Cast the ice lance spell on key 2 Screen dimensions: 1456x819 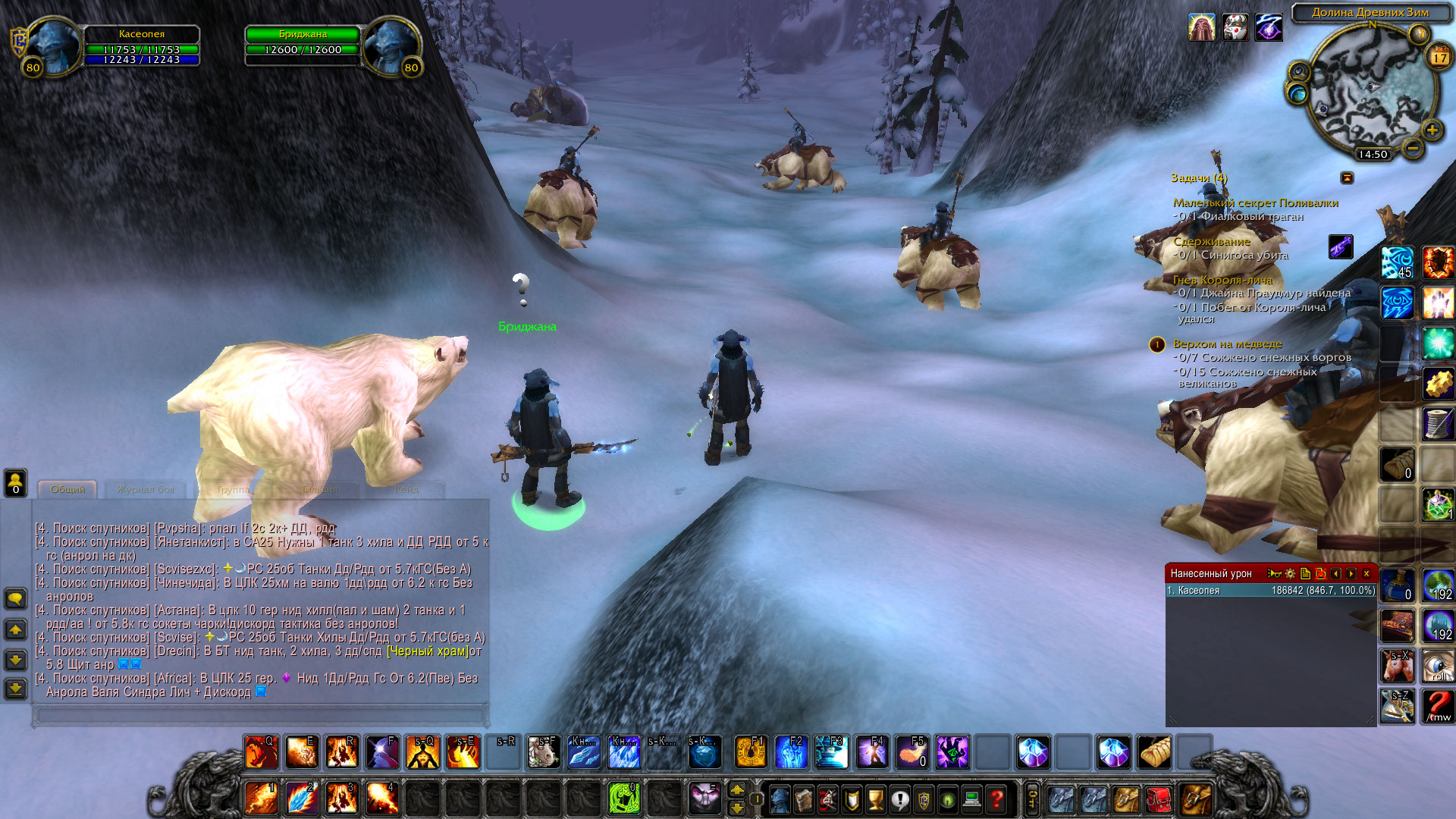tap(301, 799)
